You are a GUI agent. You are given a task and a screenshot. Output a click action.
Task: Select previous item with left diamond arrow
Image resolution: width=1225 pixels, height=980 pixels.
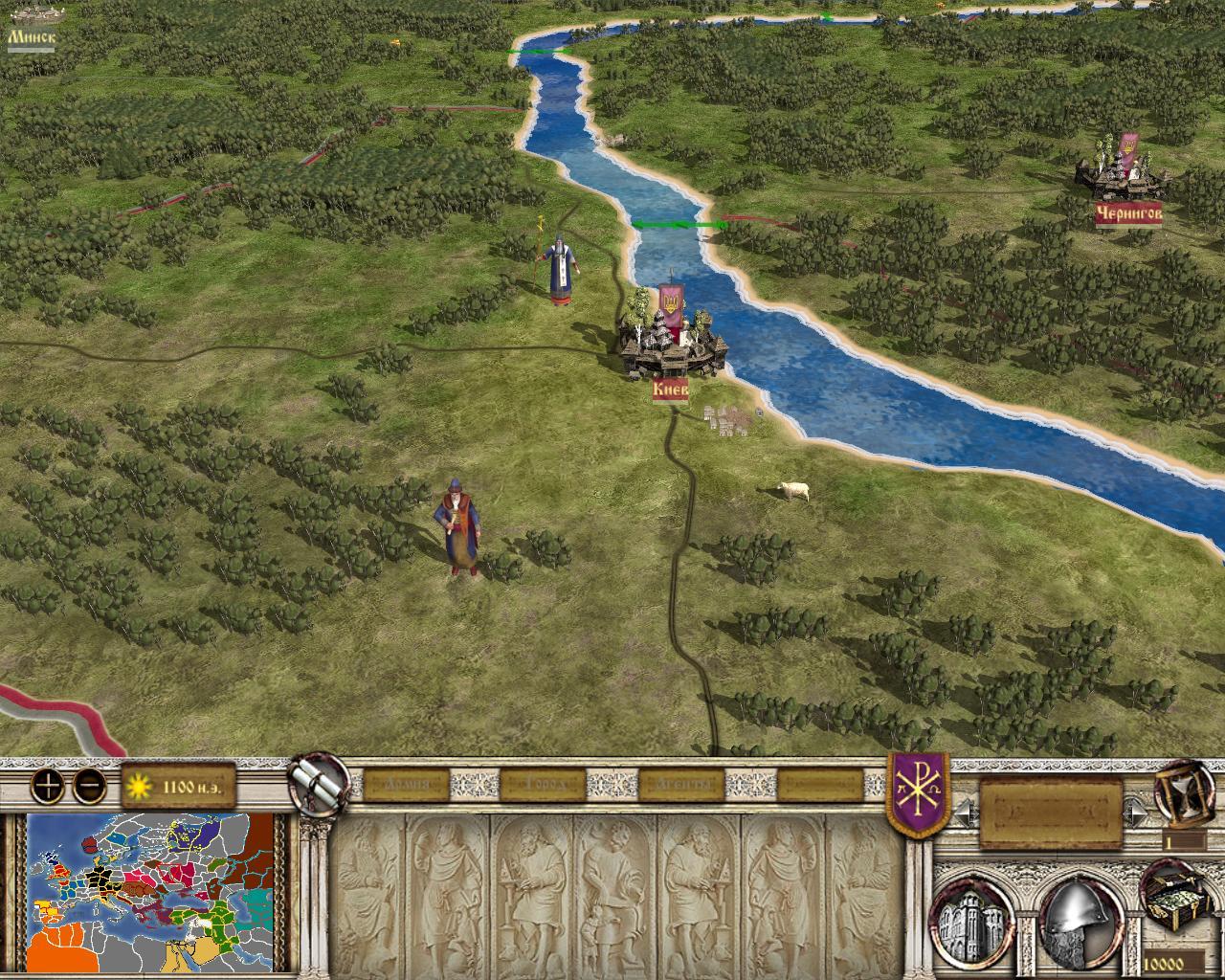964,813
